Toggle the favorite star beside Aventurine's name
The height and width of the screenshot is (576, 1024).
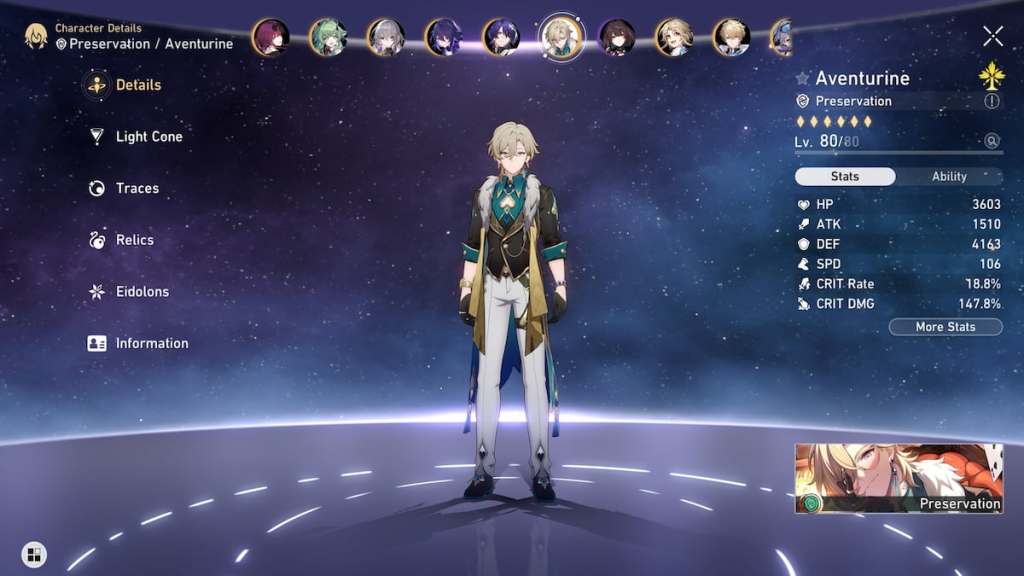802,78
